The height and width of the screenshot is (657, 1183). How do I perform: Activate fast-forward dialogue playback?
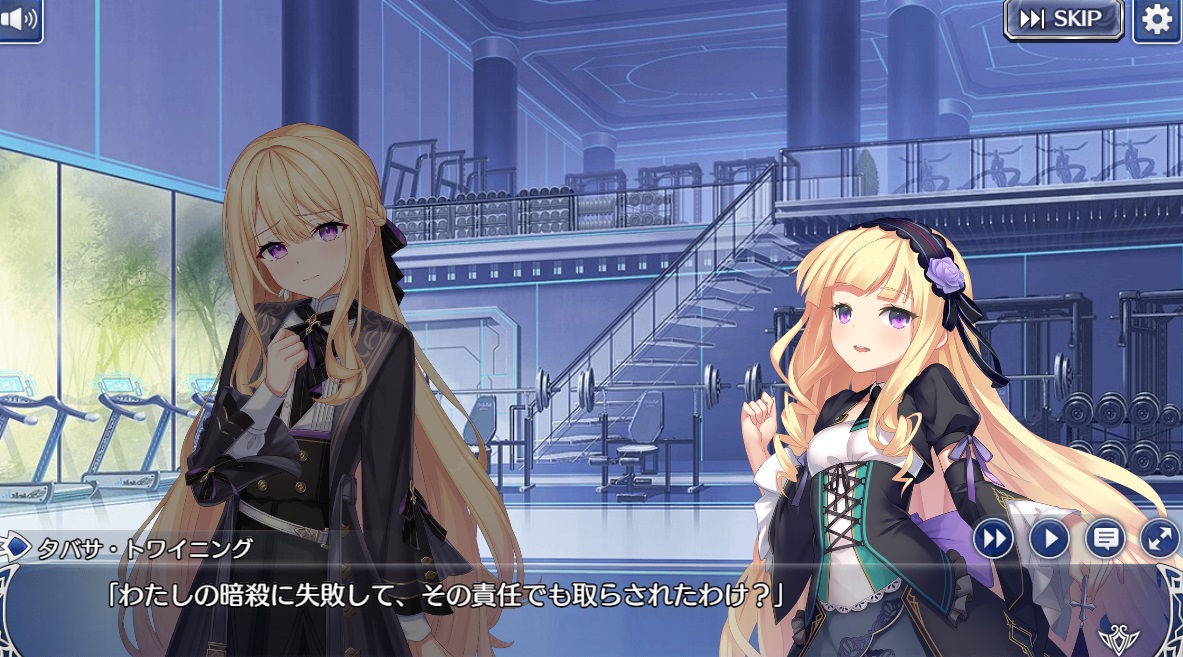[993, 539]
